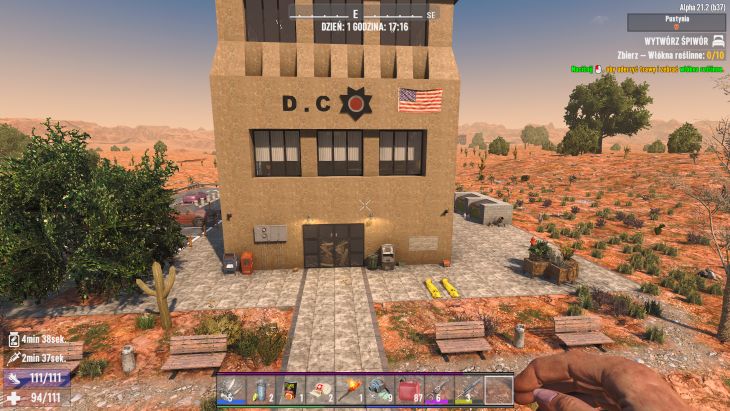Viewport: 730px width, 411px height.
Task: Select the bandage slot in the hotbar
Action: point(232,389)
